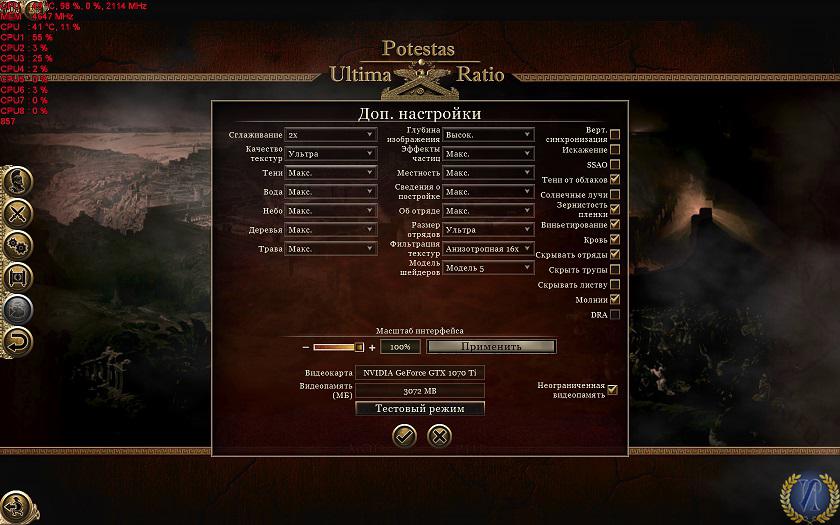Image resolution: width=840 pixels, height=525 pixels.
Task: Choose a Размер отрядов unit size option
Action: click(x=488, y=230)
